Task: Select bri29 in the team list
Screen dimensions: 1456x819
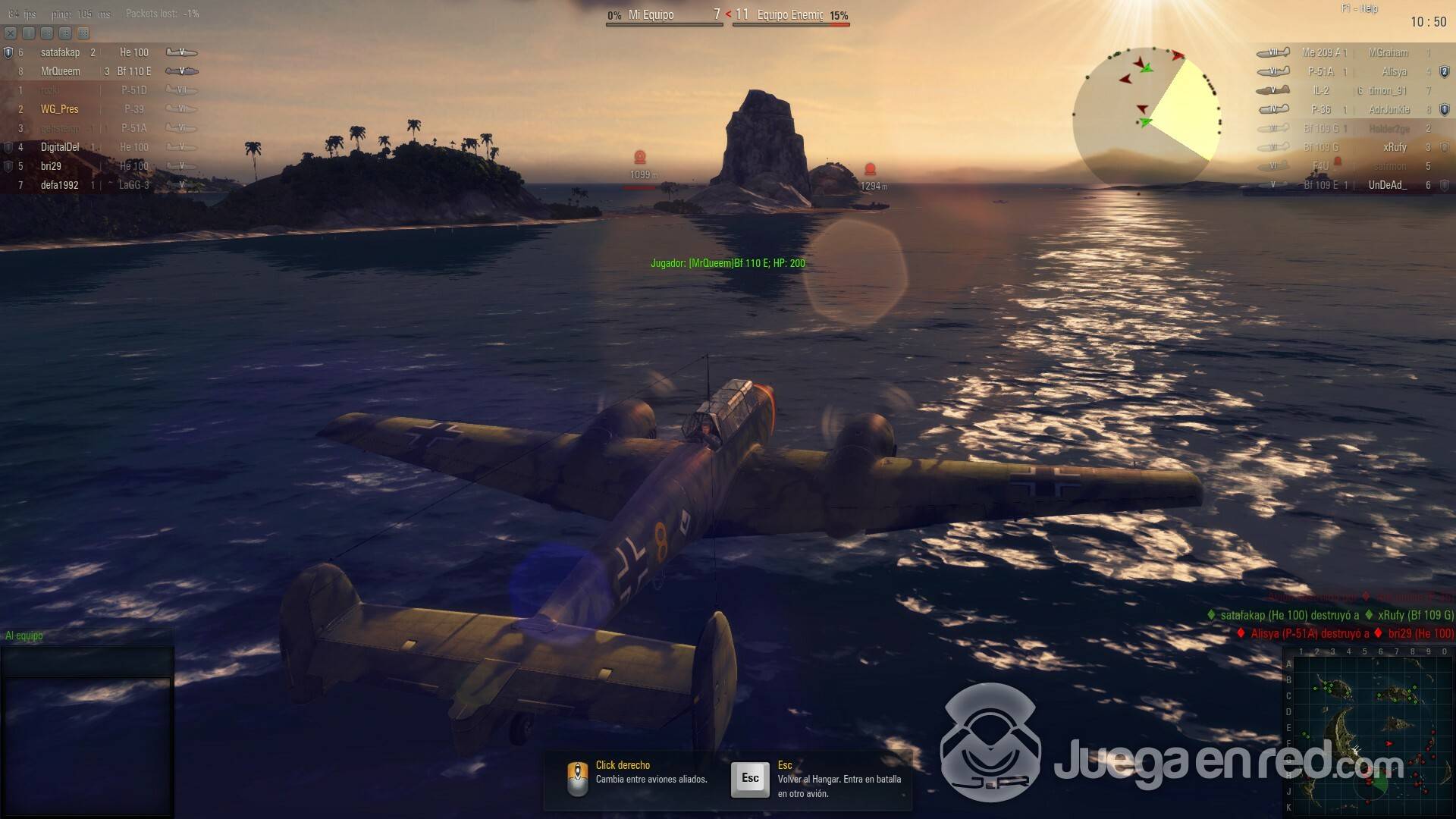Action: pos(52,166)
